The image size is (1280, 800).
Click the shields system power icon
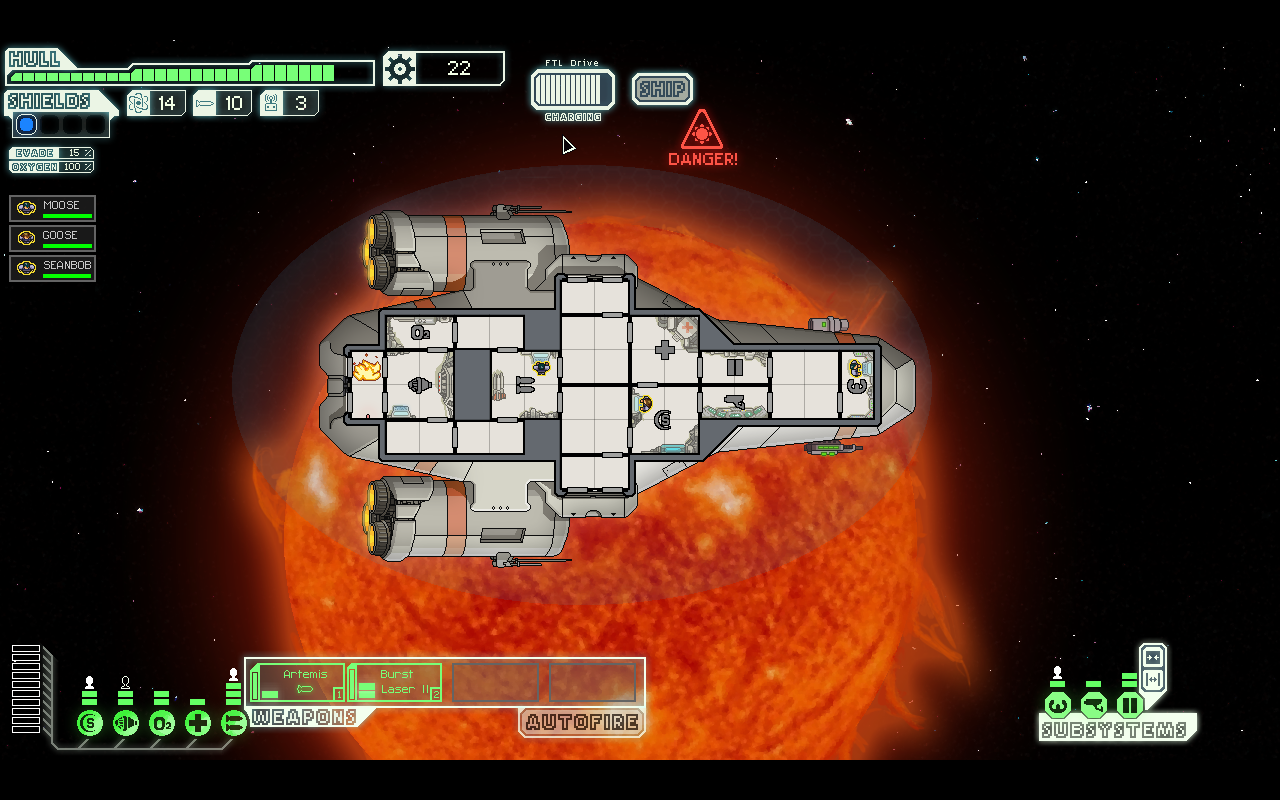point(90,722)
